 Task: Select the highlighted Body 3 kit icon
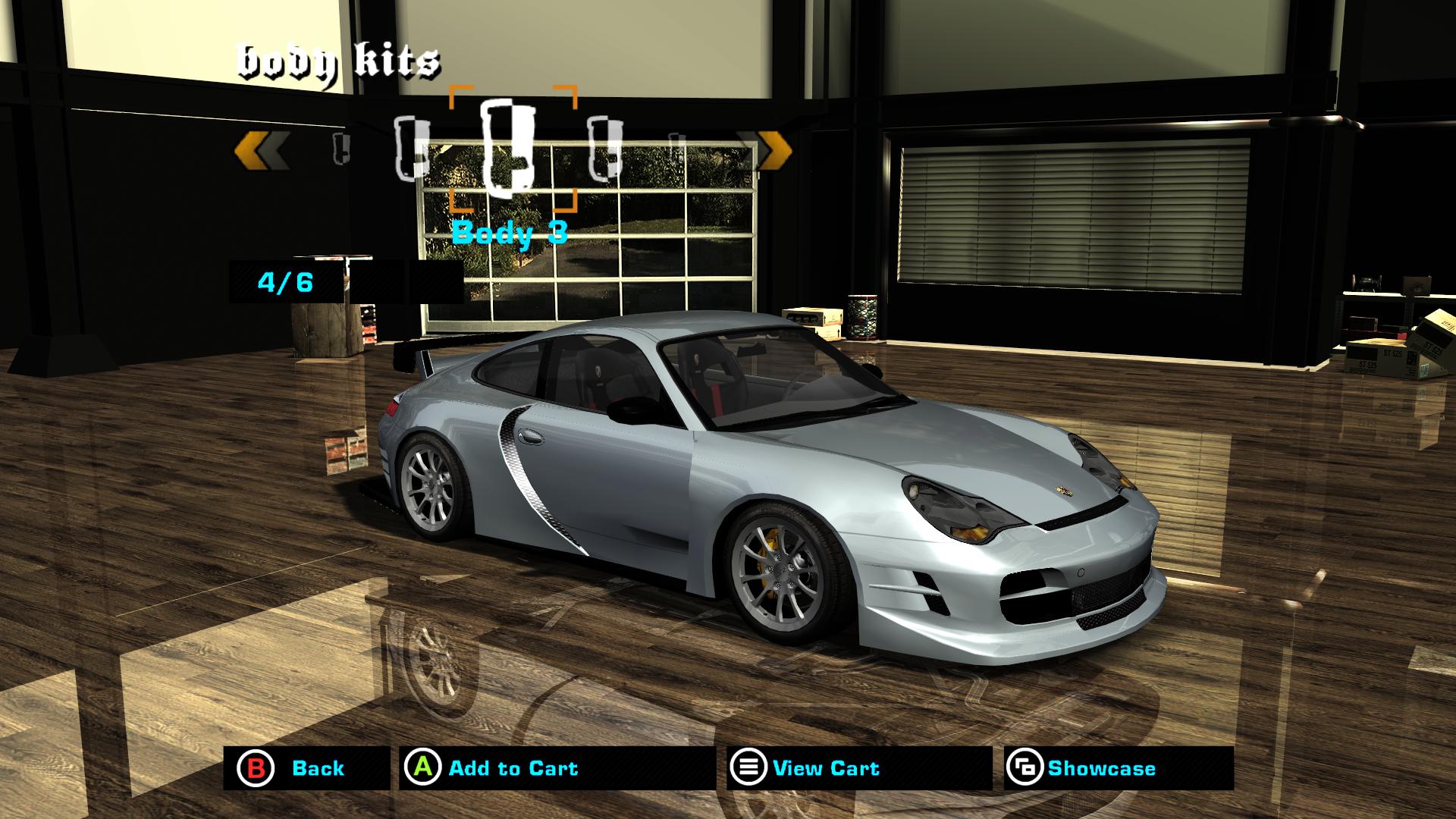point(510,148)
